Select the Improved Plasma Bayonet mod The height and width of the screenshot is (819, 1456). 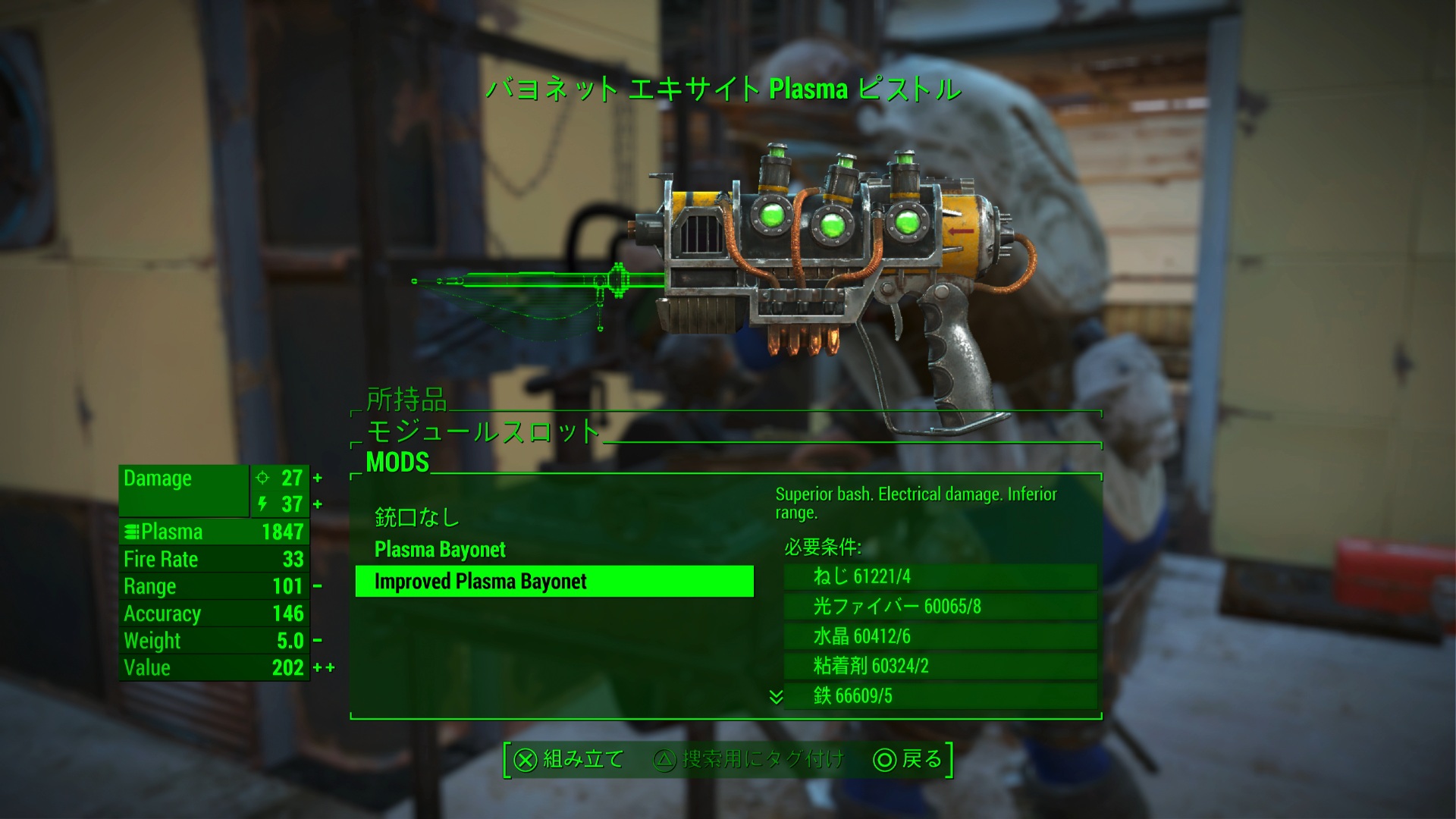(554, 582)
